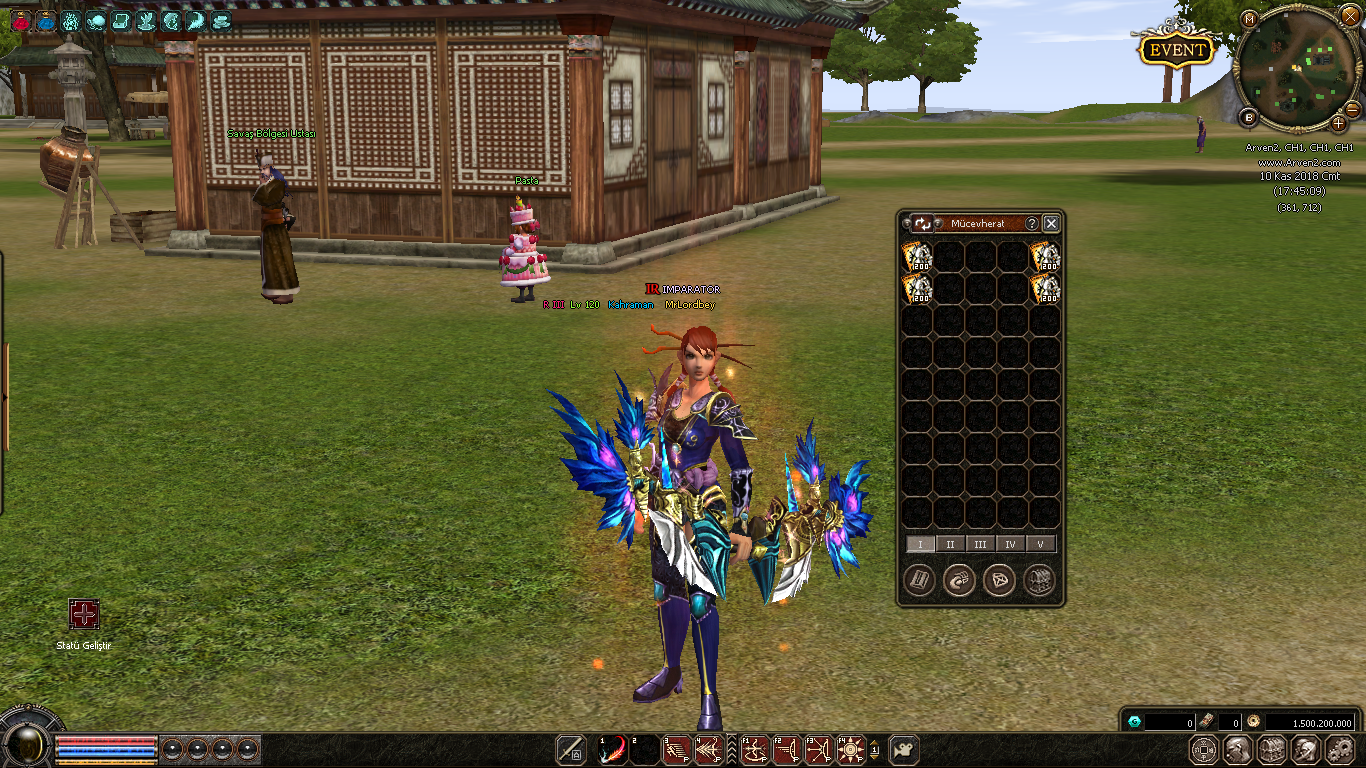Activate the red flame slash skill in slot 1
1366x768 pixels.
click(x=612, y=750)
